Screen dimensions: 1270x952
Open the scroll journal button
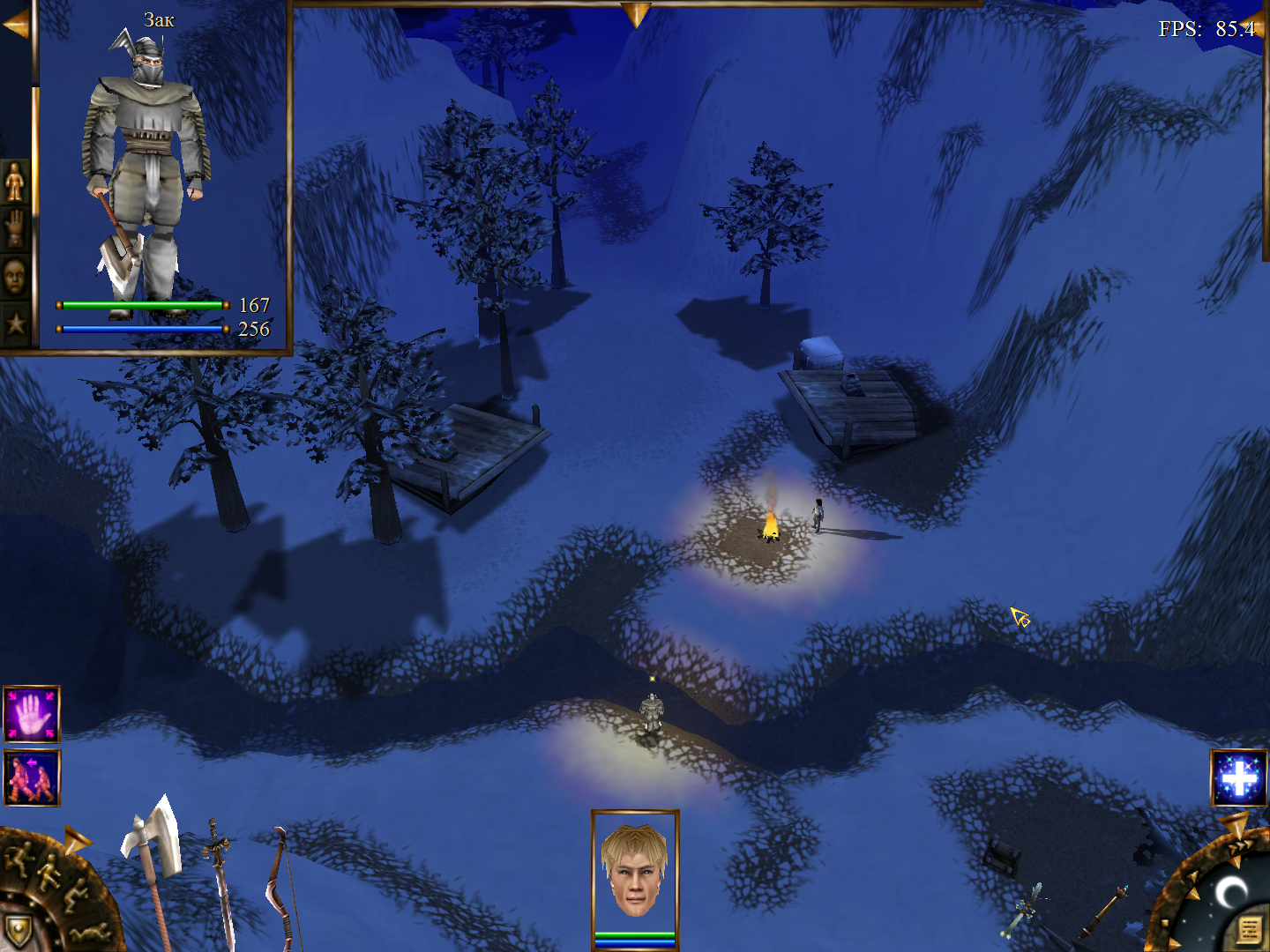click(x=1249, y=929)
